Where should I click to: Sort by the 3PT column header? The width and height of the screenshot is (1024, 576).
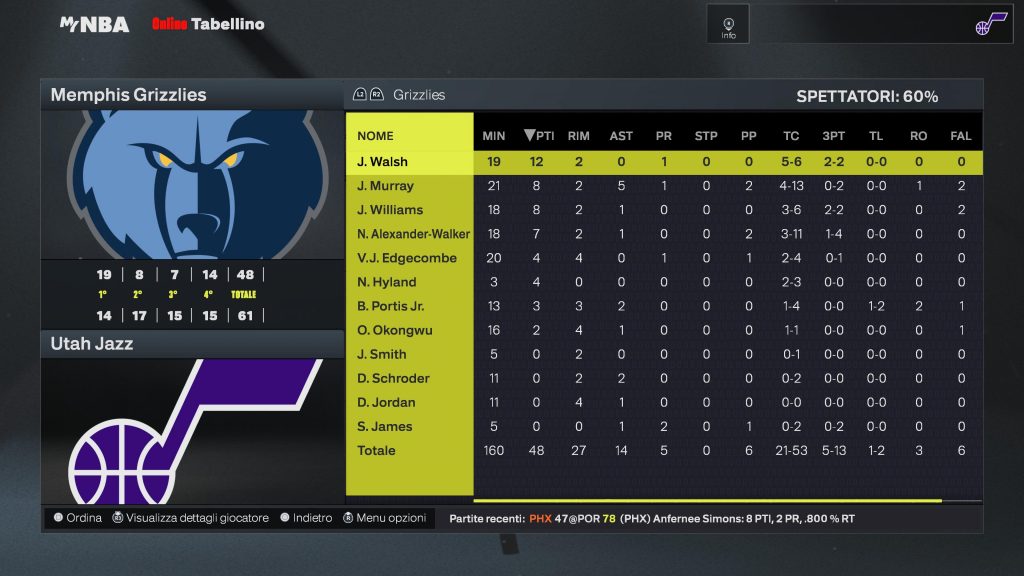coord(833,136)
